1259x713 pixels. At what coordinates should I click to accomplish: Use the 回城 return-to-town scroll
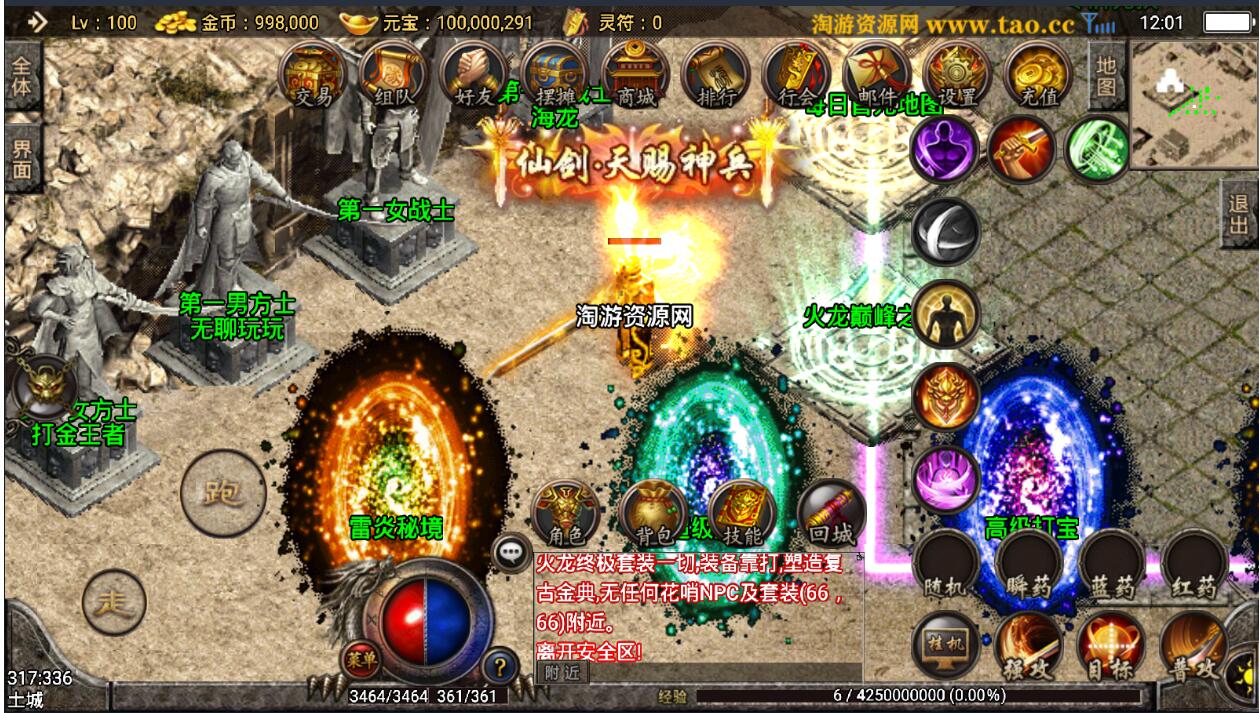(832, 514)
